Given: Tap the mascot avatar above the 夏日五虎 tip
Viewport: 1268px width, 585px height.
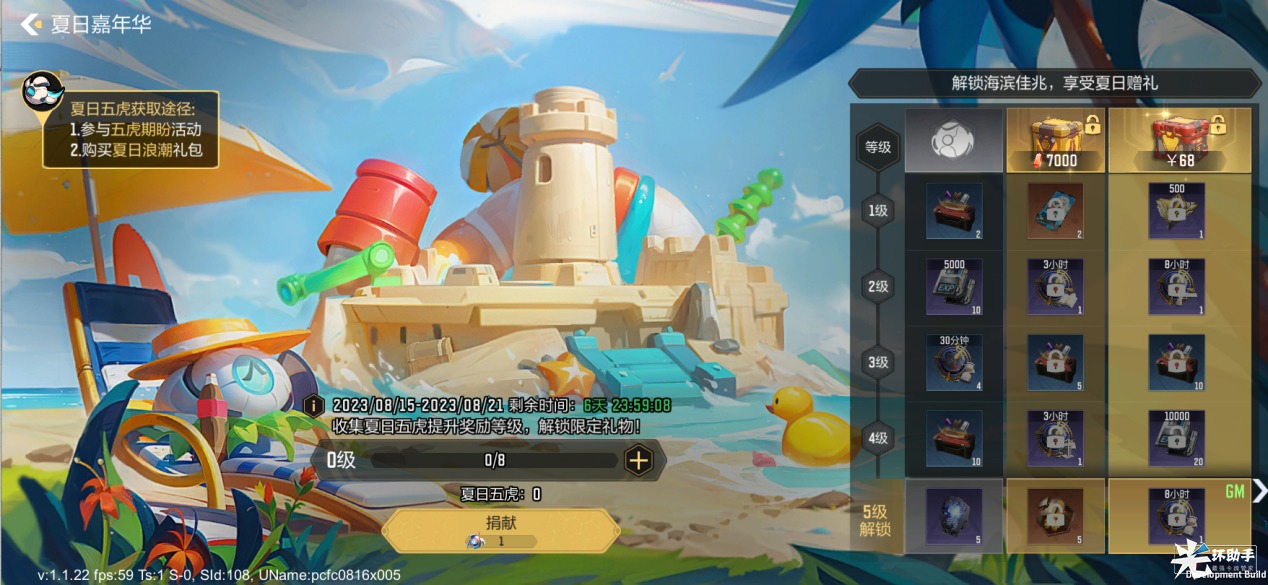Looking at the screenshot, I should (44, 93).
